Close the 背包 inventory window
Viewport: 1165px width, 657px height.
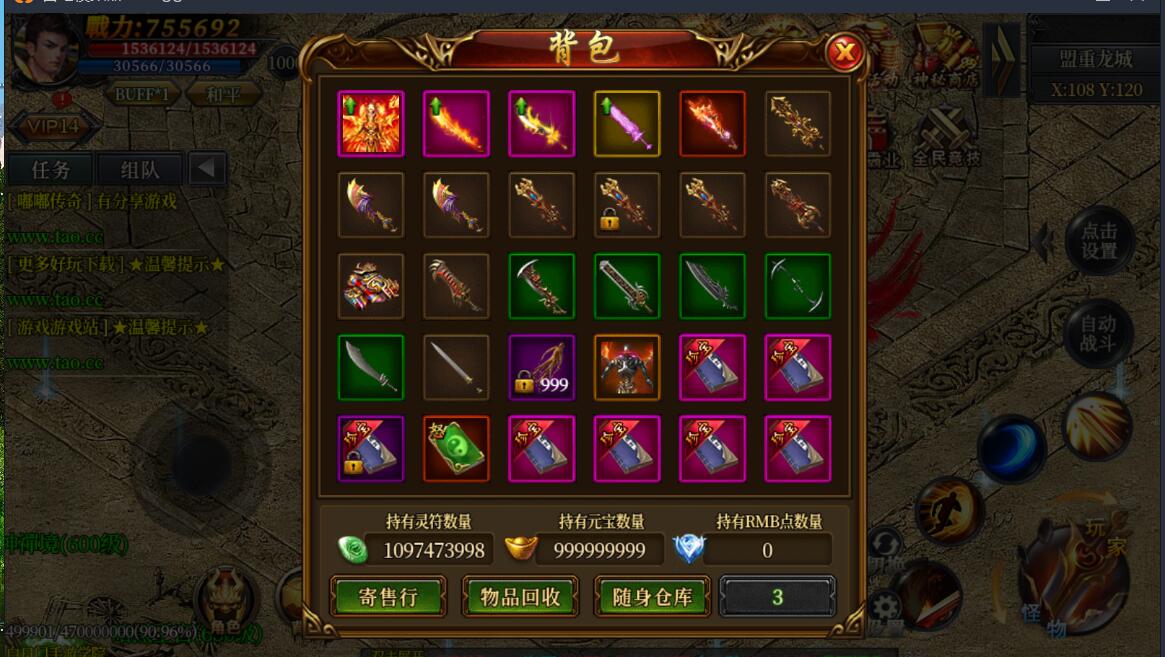coord(845,51)
